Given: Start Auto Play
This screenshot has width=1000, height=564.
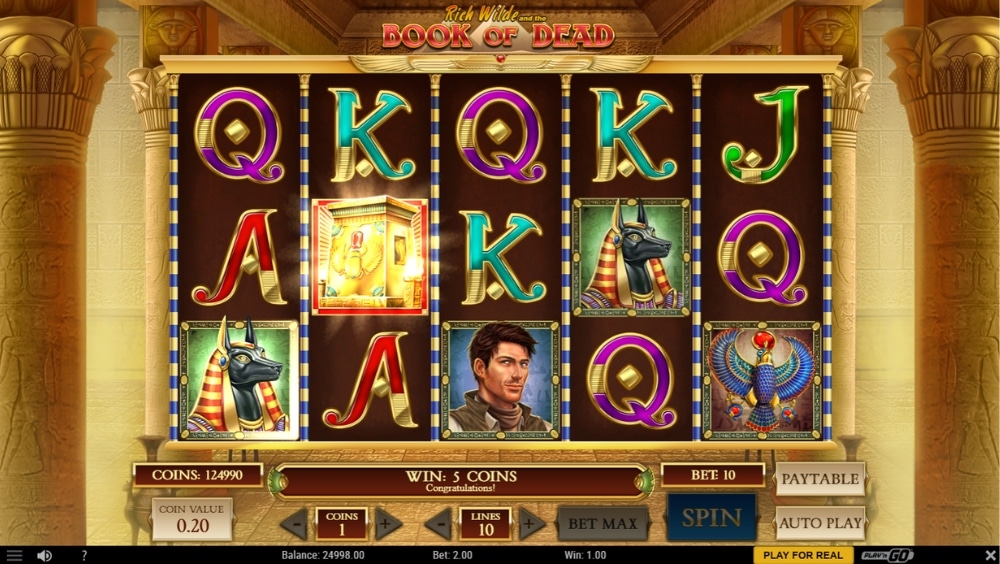Looking at the screenshot, I should [x=820, y=522].
